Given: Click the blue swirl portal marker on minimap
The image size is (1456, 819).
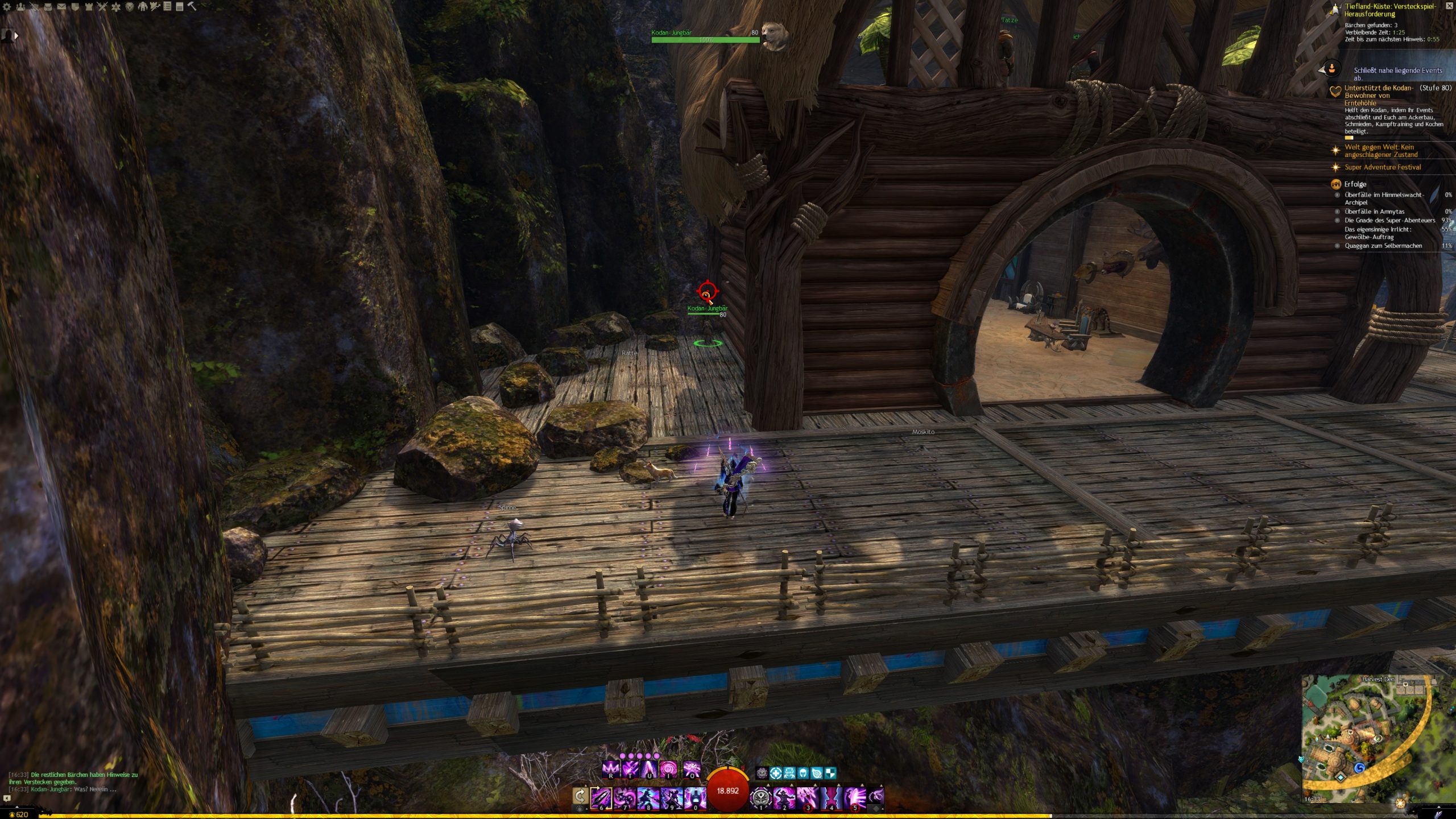Looking at the screenshot, I should tap(1360, 768).
